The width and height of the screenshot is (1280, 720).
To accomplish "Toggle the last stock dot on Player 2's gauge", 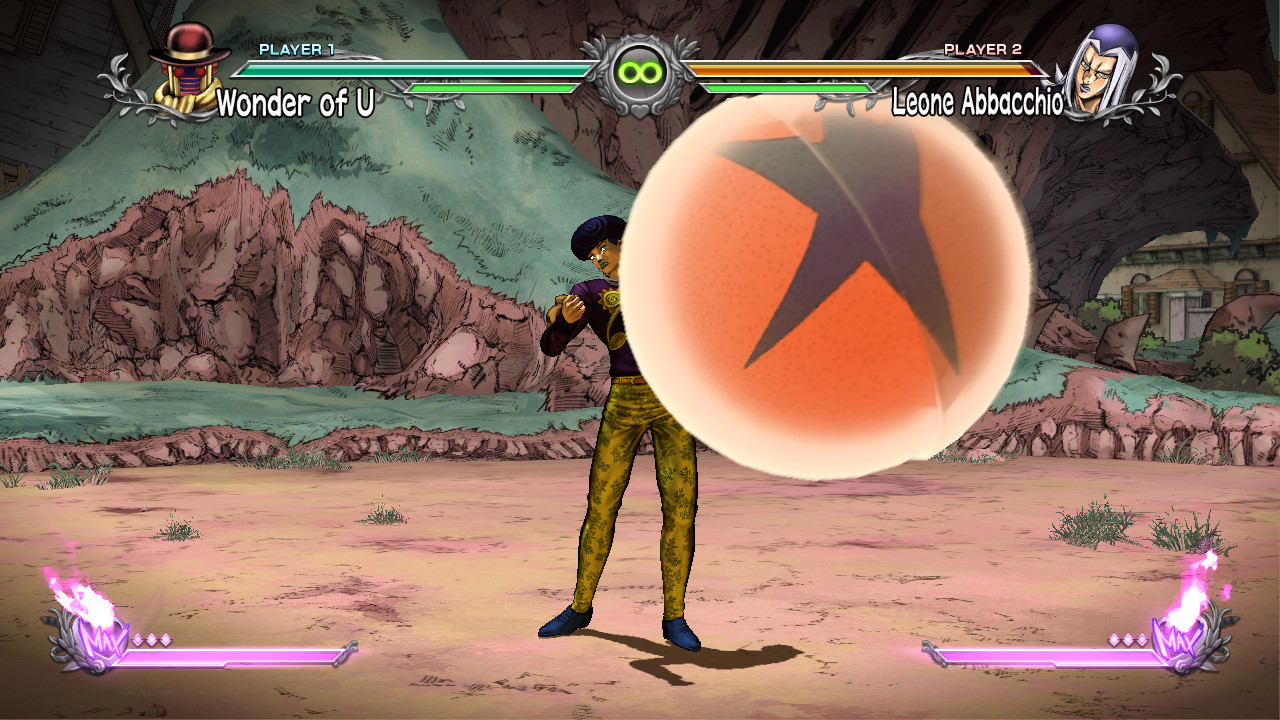I will tap(1142, 639).
